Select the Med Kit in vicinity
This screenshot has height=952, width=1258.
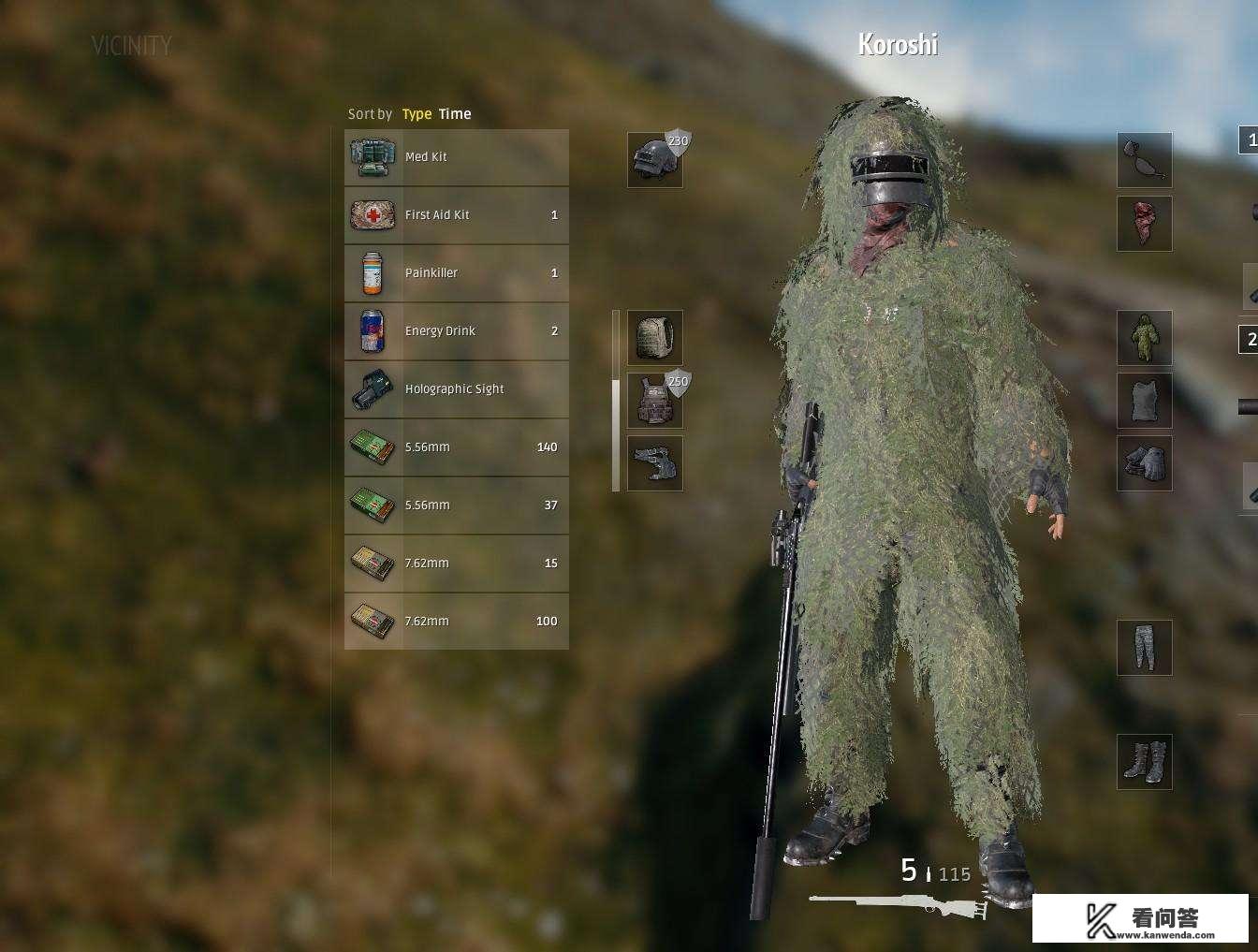[456, 156]
